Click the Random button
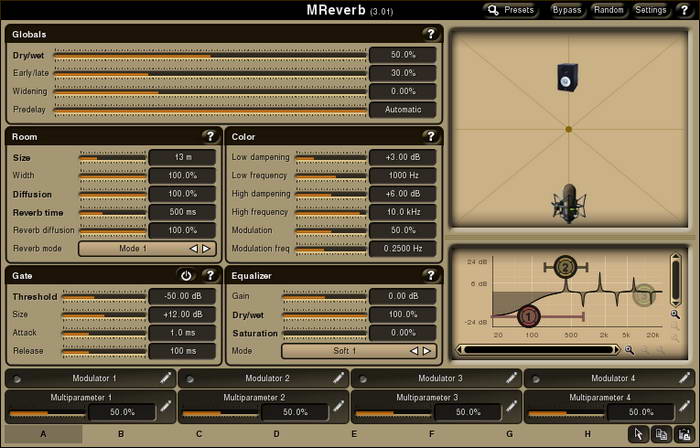The image size is (700, 448). click(x=608, y=10)
